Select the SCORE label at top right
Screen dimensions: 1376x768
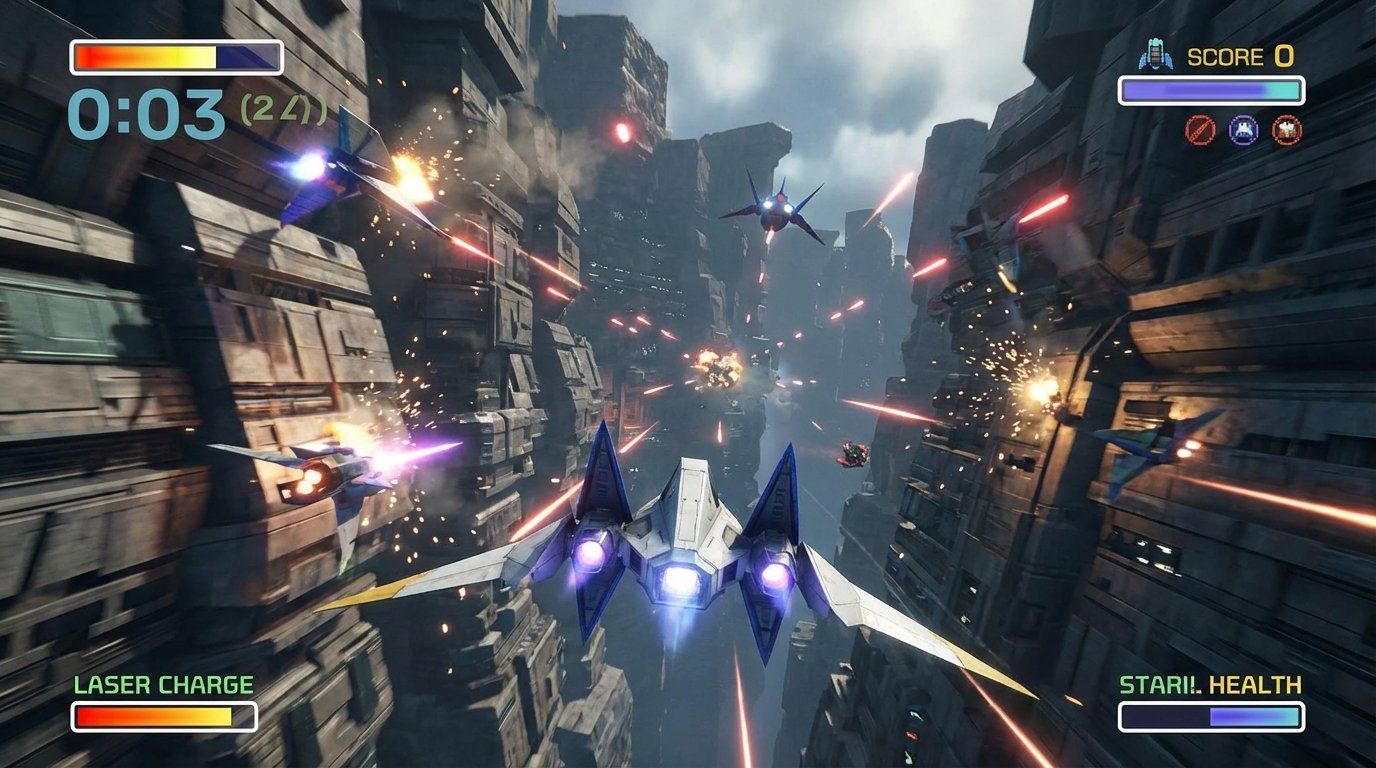click(1225, 57)
